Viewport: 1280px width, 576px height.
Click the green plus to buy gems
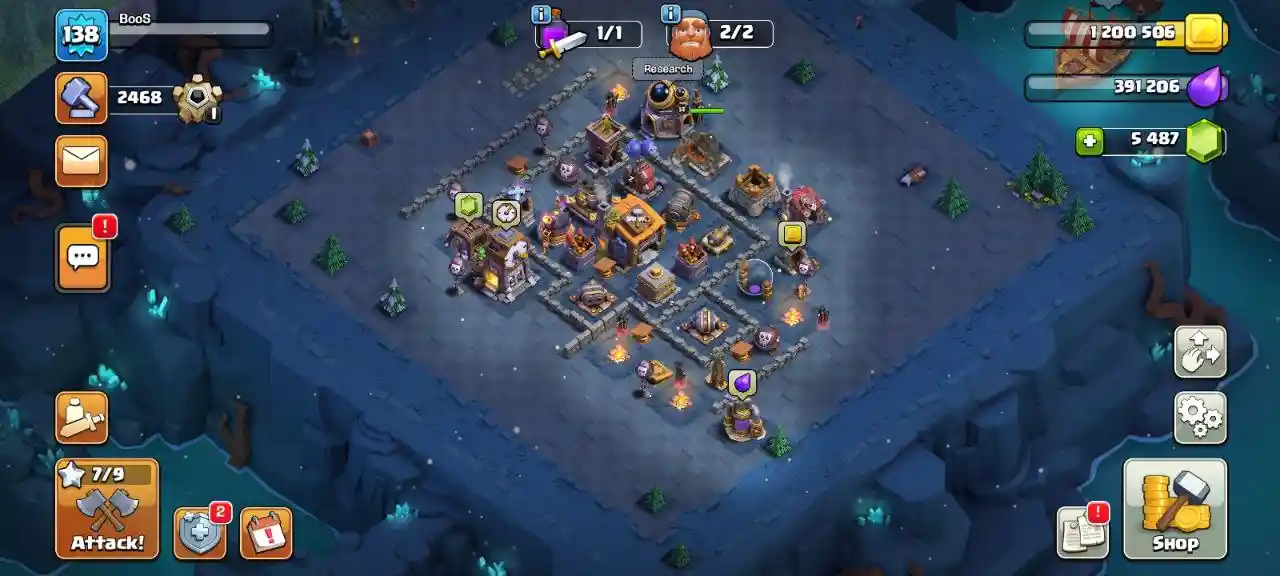click(x=1089, y=141)
